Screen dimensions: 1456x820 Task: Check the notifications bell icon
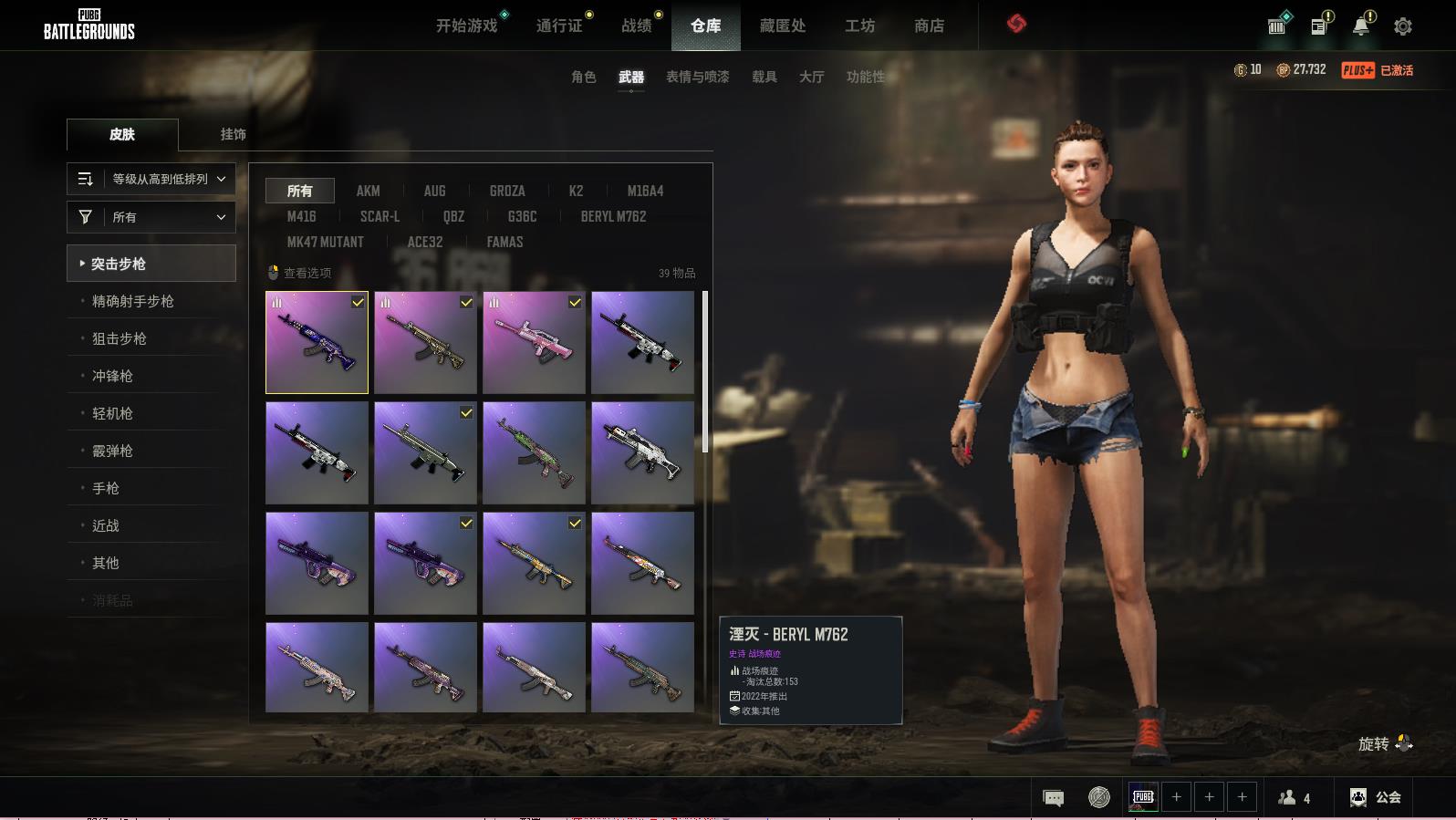click(x=1361, y=26)
